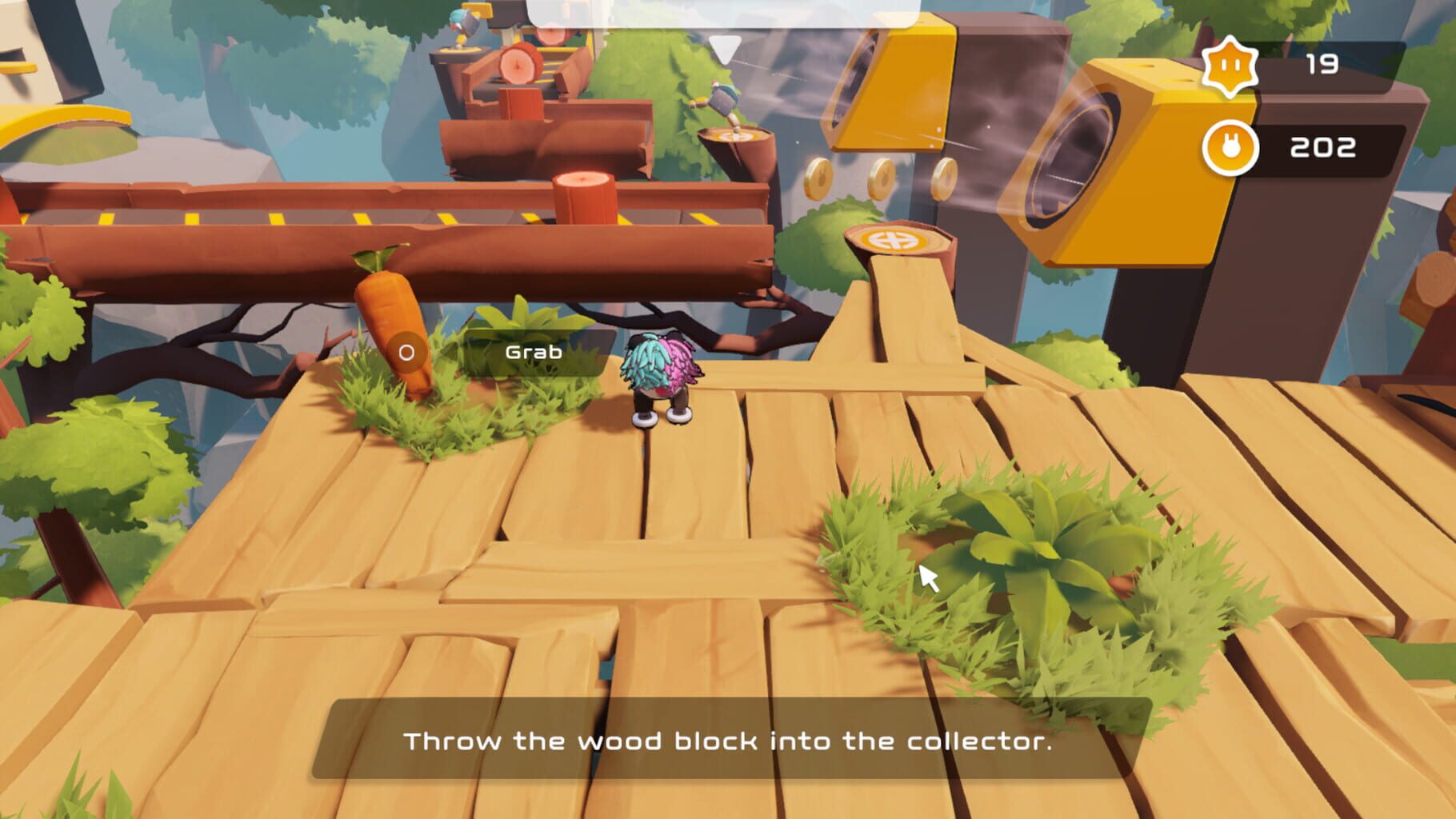1456x819 pixels.
Task: Click the dark panel at top center
Action: pos(728,12)
